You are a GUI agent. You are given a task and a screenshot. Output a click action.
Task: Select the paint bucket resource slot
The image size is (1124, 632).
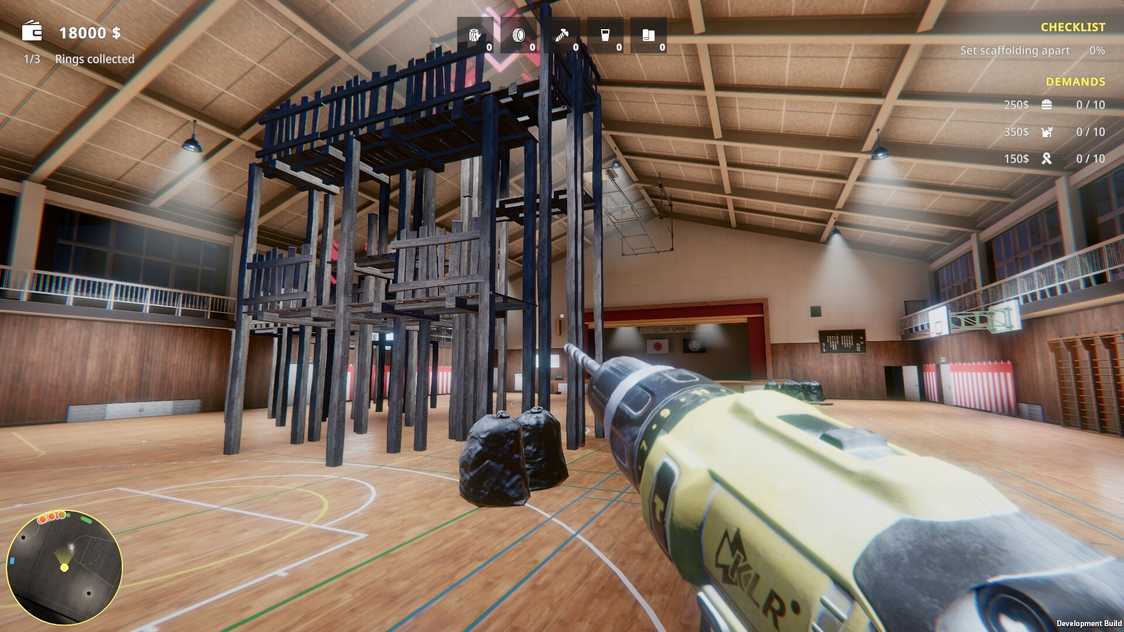click(605, 36)
